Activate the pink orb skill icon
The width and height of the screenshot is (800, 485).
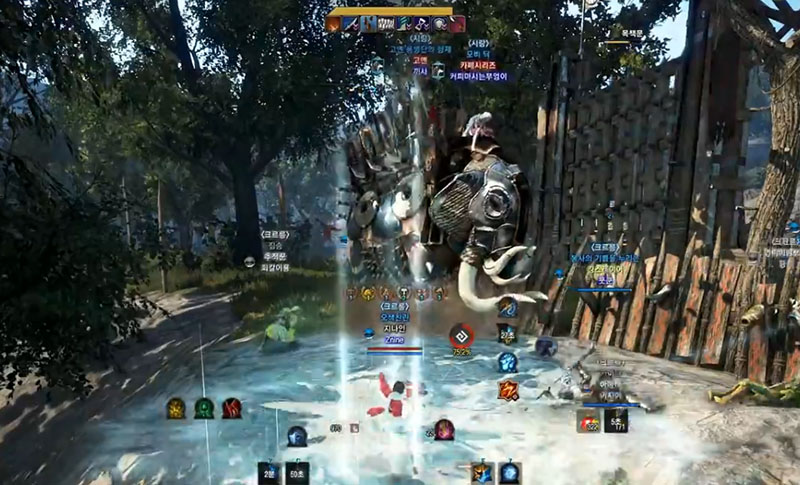(x=444, y=429)
